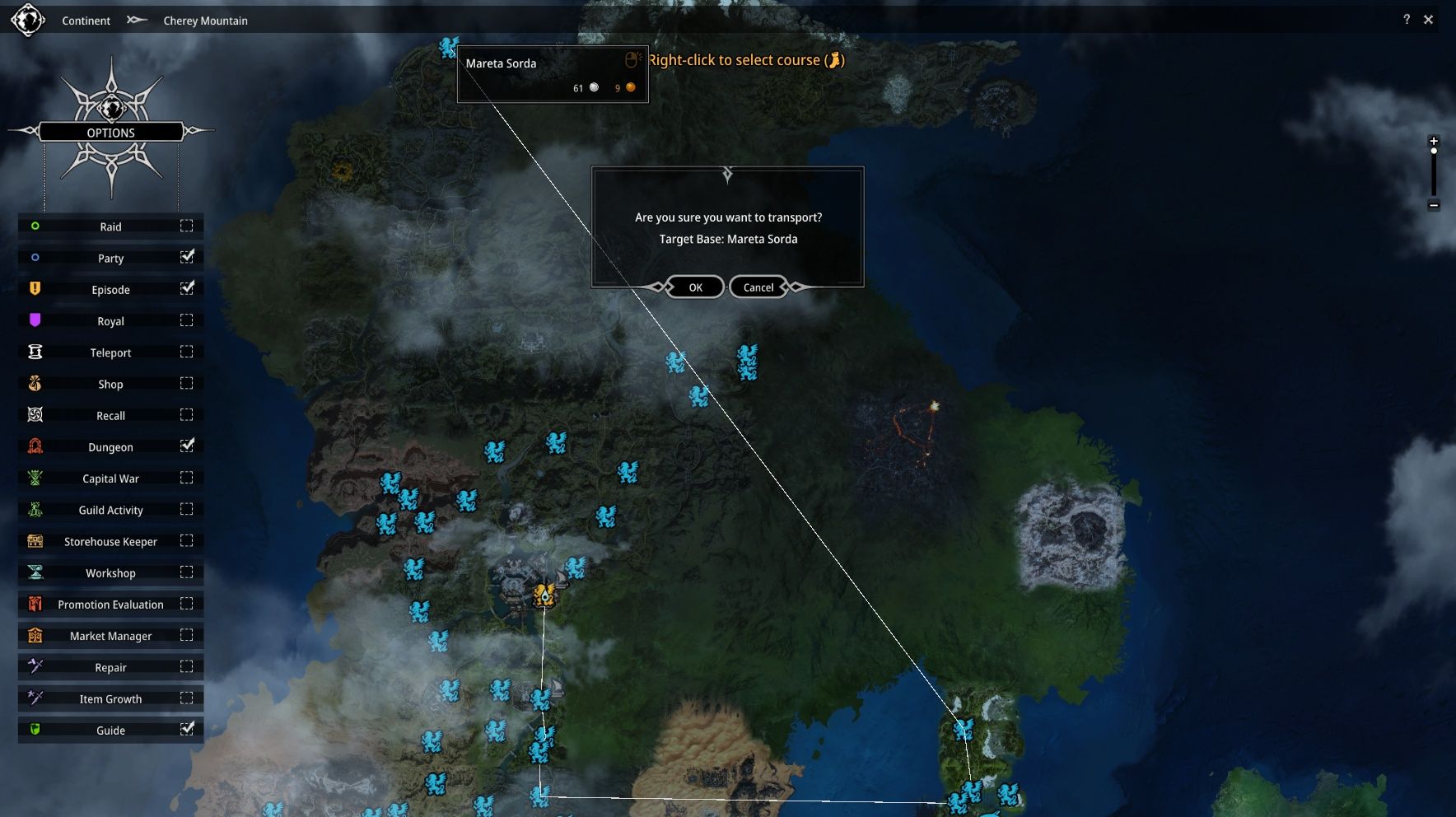Select the Recall icon in the sidebar
Screen dimensions: 1456x817
[34, 415]
